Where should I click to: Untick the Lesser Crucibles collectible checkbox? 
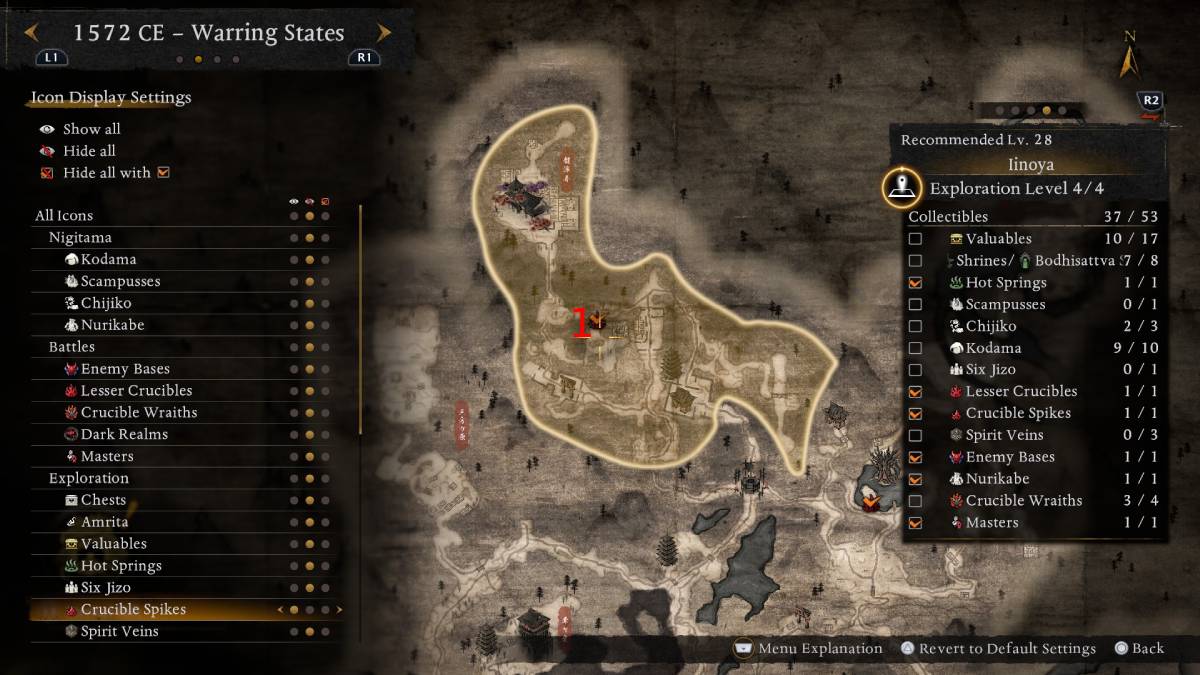click(x=915, y=392)
